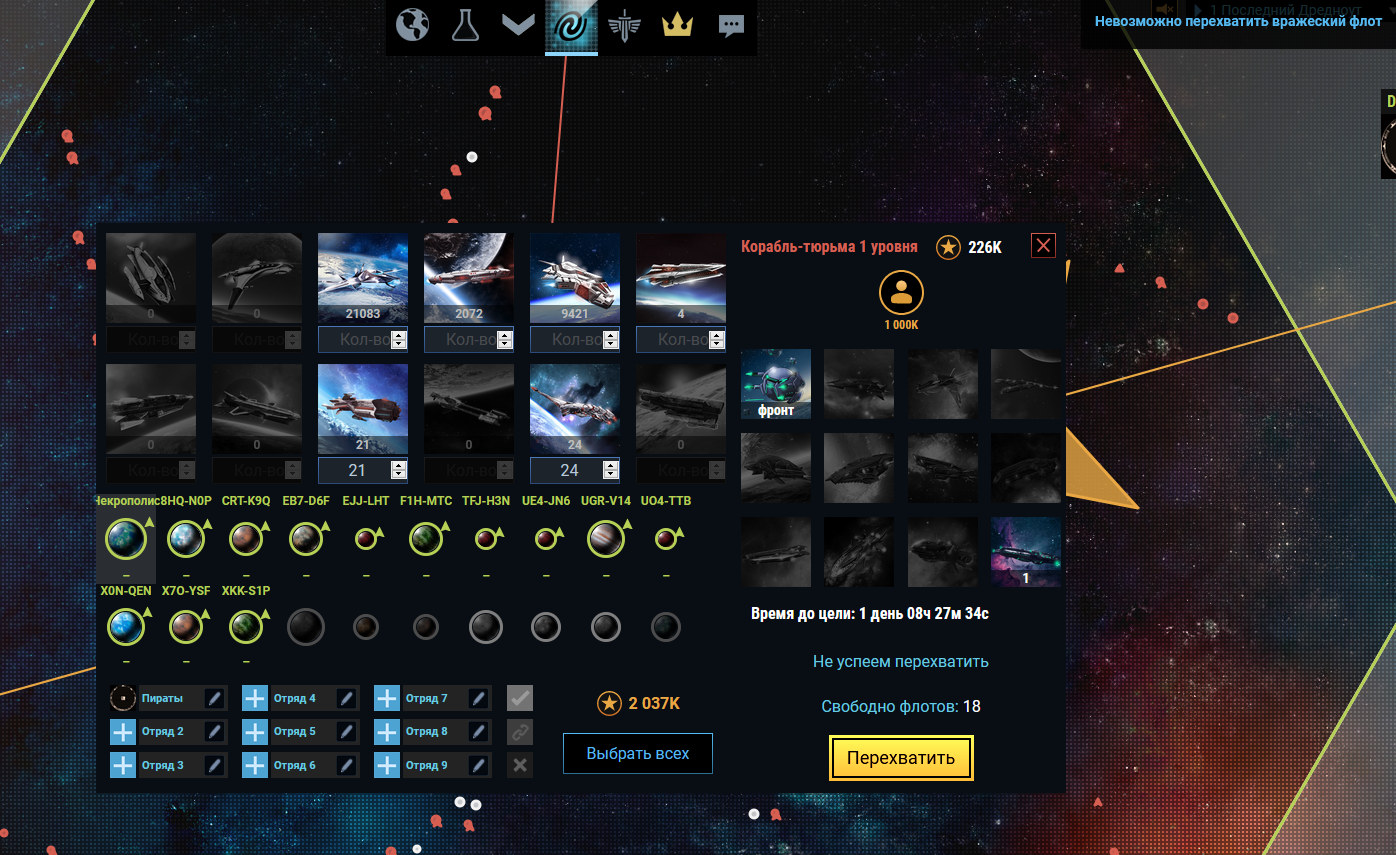This screenshot has width=1396, height=855.
Task: Open the research flask icon
Action: pos(464,25)
